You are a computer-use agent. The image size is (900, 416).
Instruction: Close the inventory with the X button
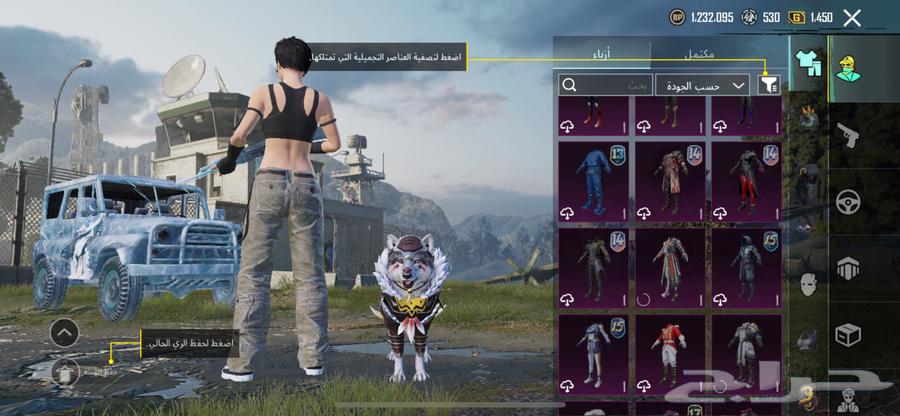(852, 17)
